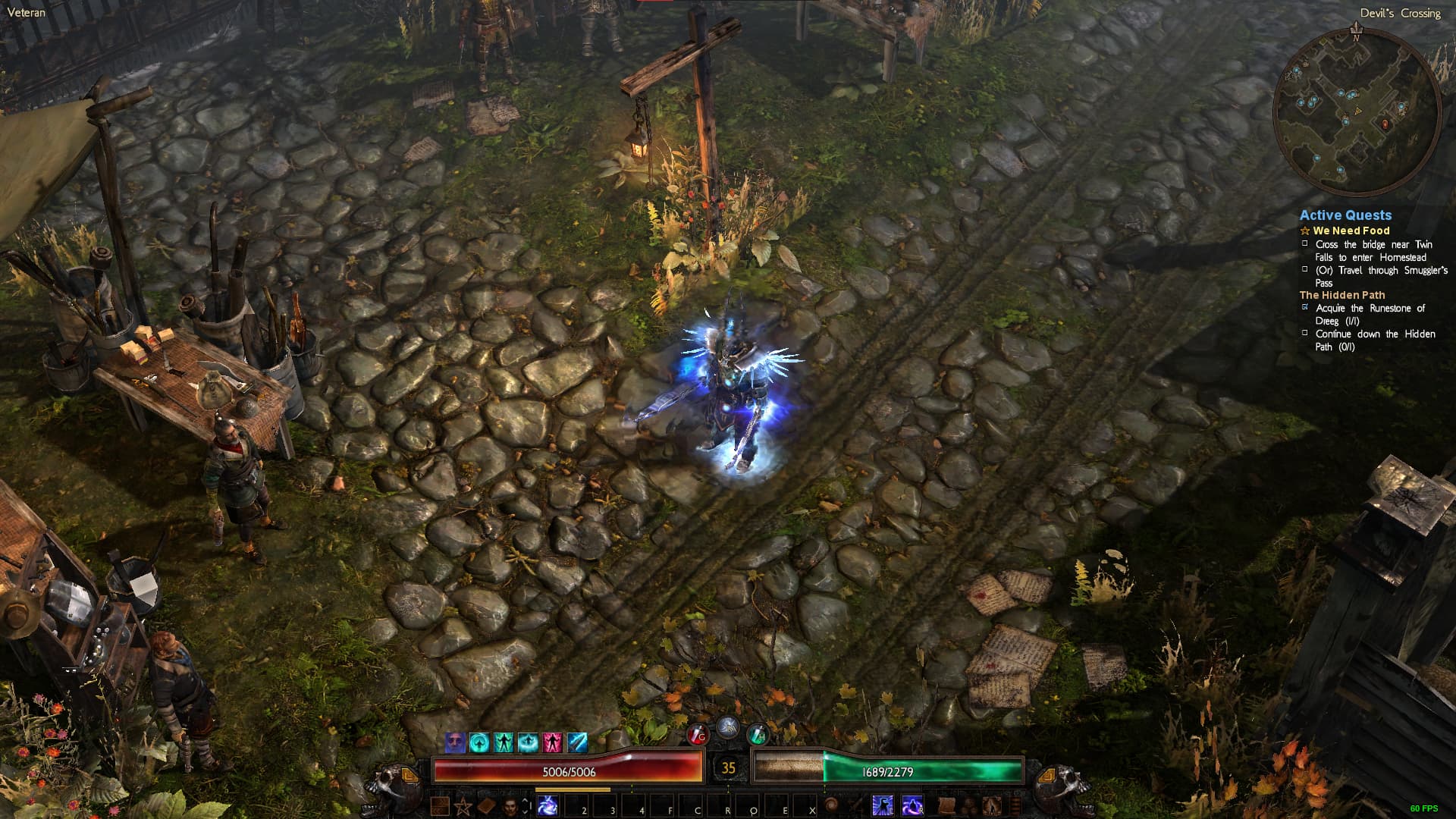Click the gold arrow beside health bar

tap(409, 775)
